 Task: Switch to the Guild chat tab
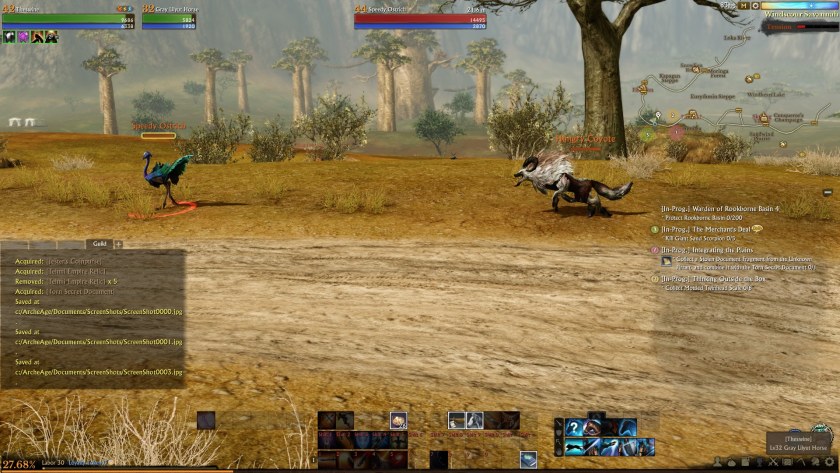pos(99,243)
